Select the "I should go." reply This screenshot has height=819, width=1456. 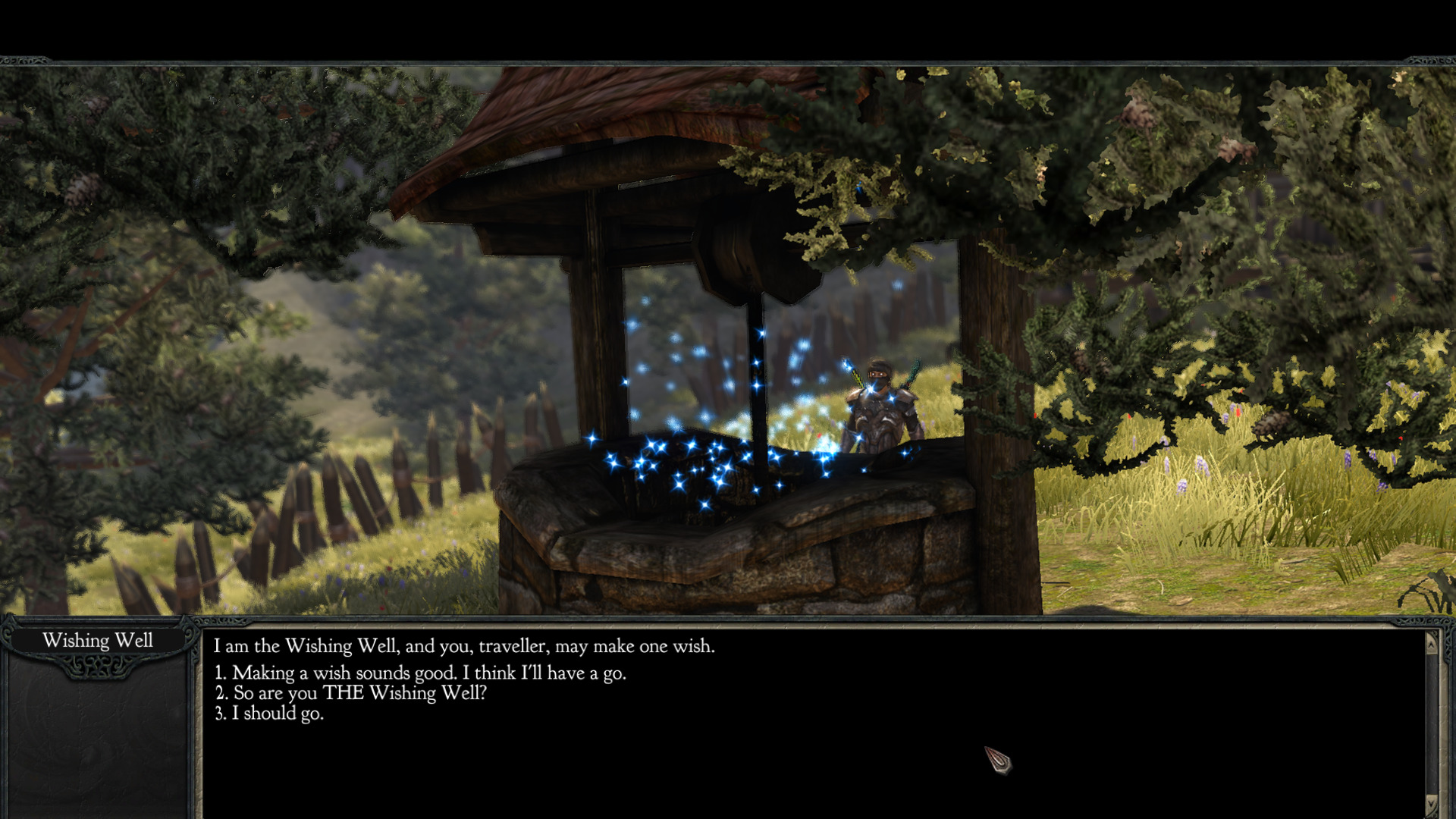278,714
